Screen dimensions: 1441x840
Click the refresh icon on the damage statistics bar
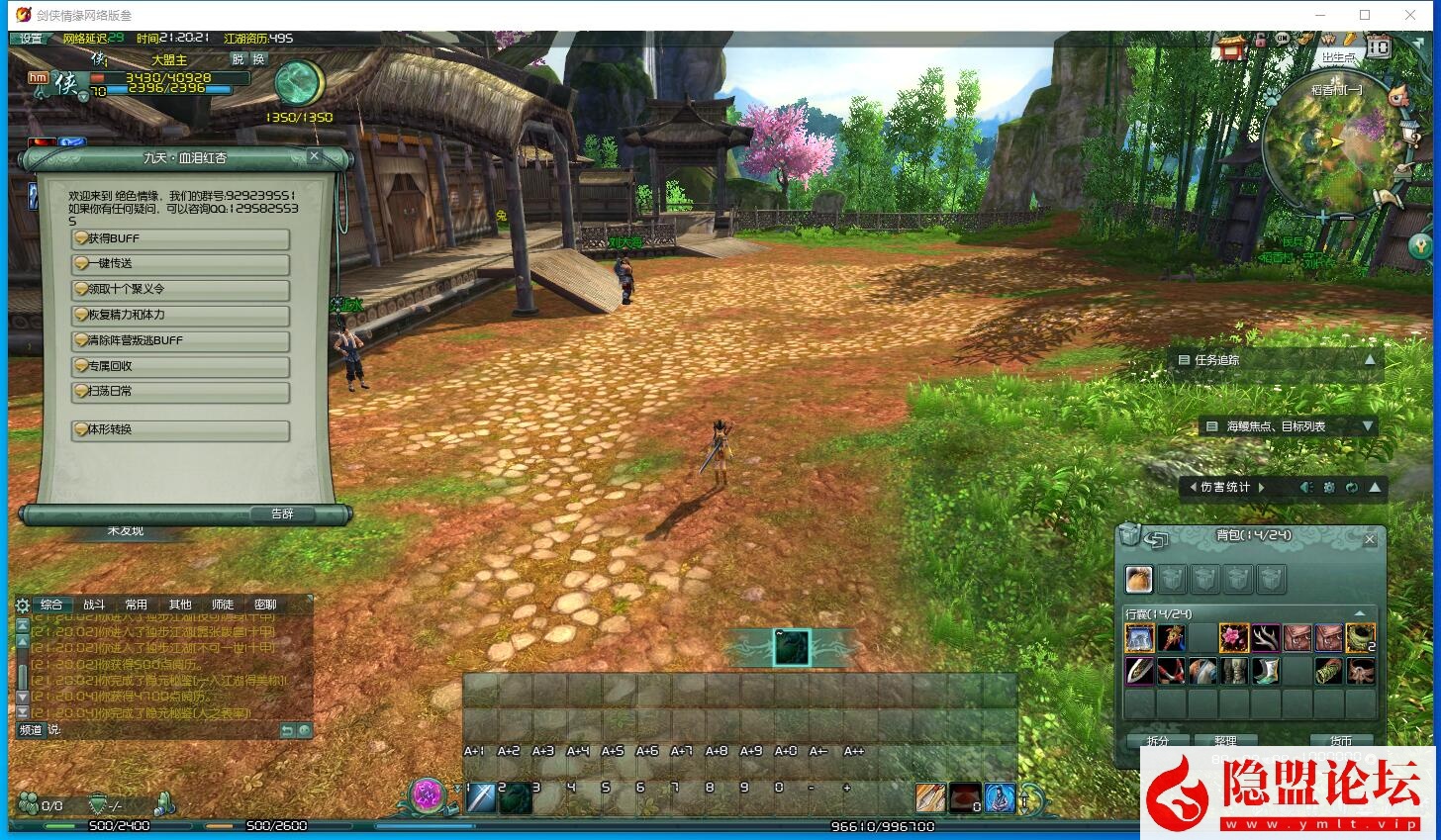(1352, 487)
